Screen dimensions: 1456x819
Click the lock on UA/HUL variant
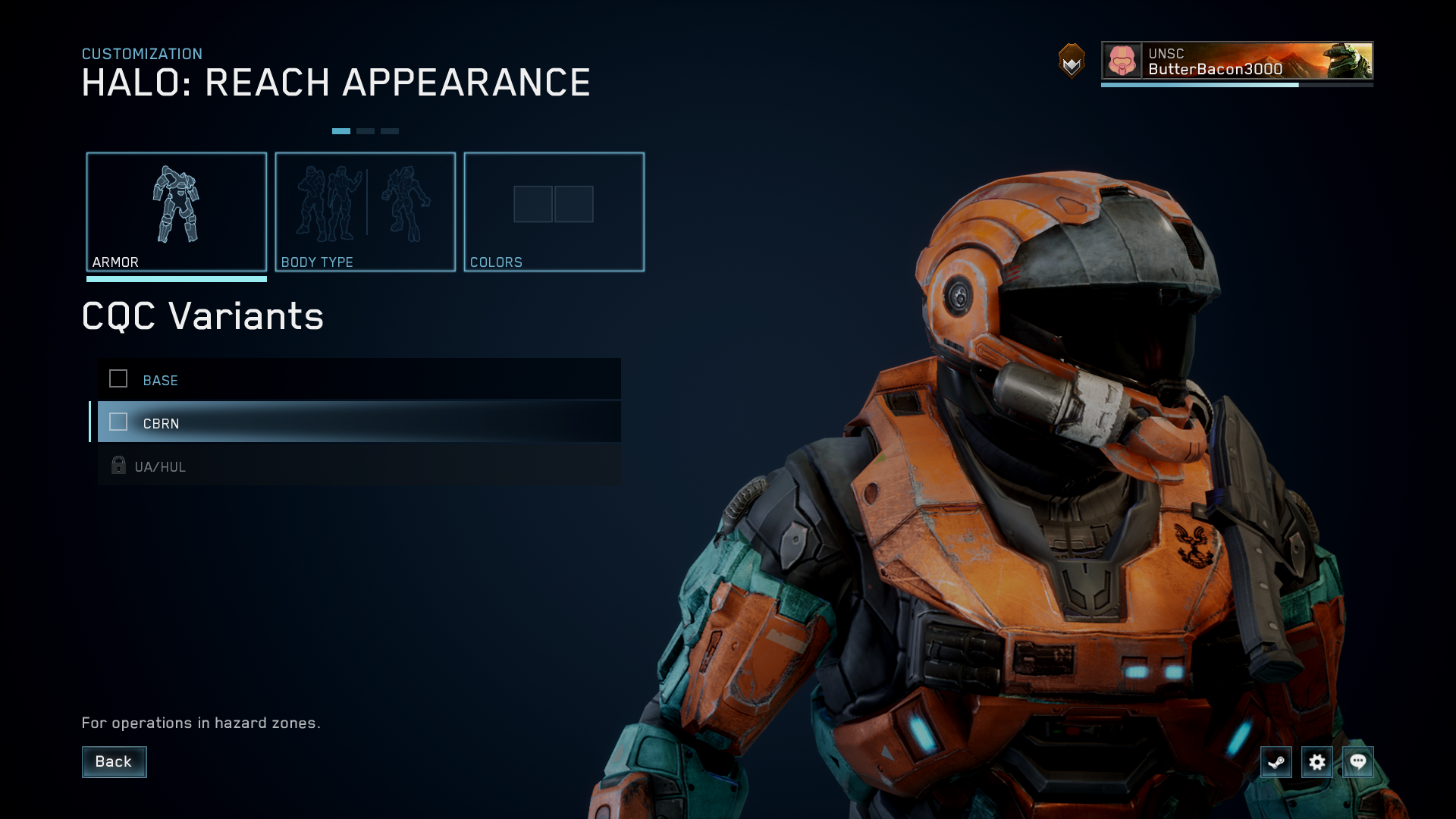(x=118, y=465)
